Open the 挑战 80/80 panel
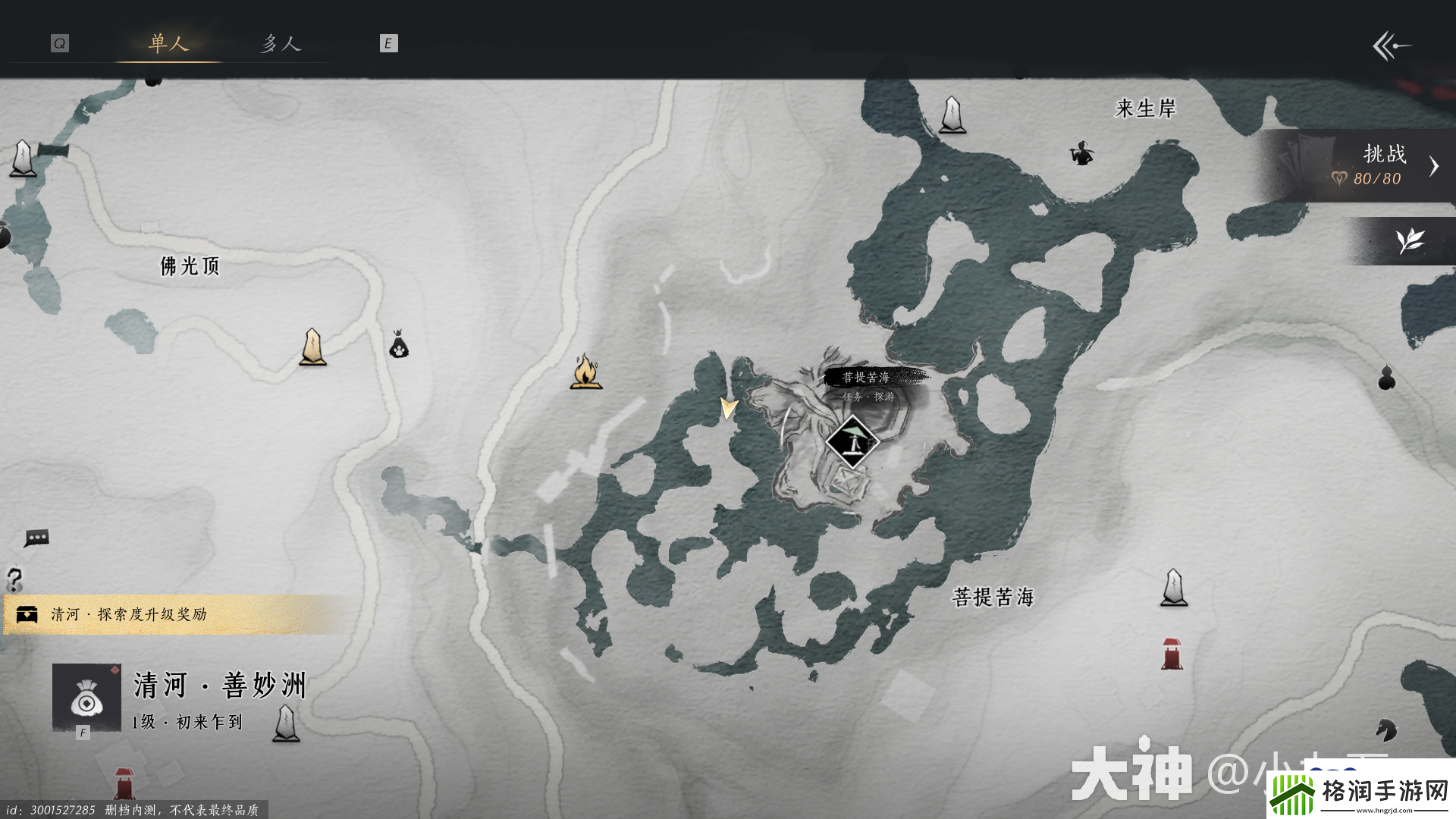Viewport: 1456px width, 819px height. click(1373, 166)
